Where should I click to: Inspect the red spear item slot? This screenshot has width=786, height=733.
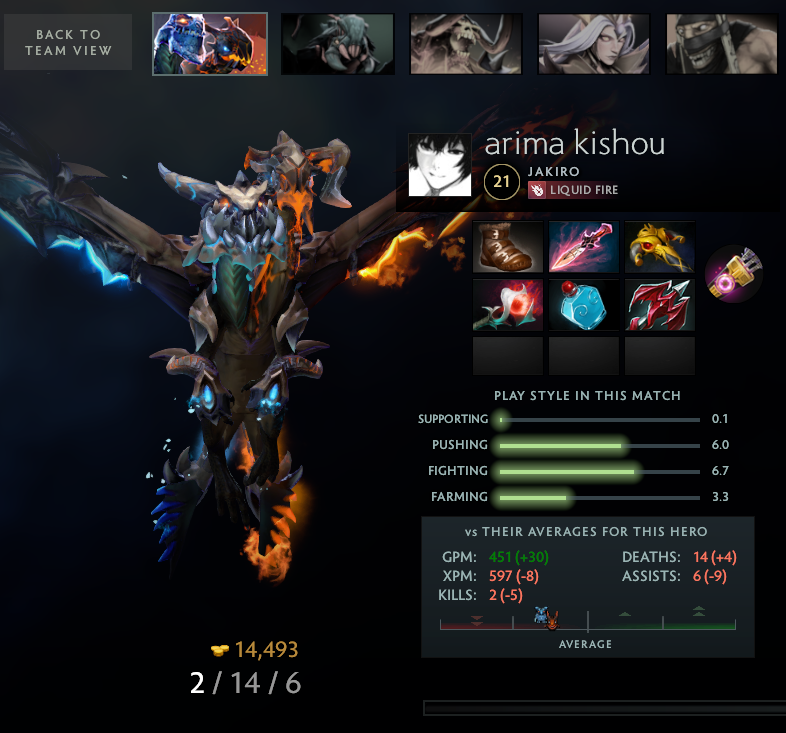(x=660, y=304)
